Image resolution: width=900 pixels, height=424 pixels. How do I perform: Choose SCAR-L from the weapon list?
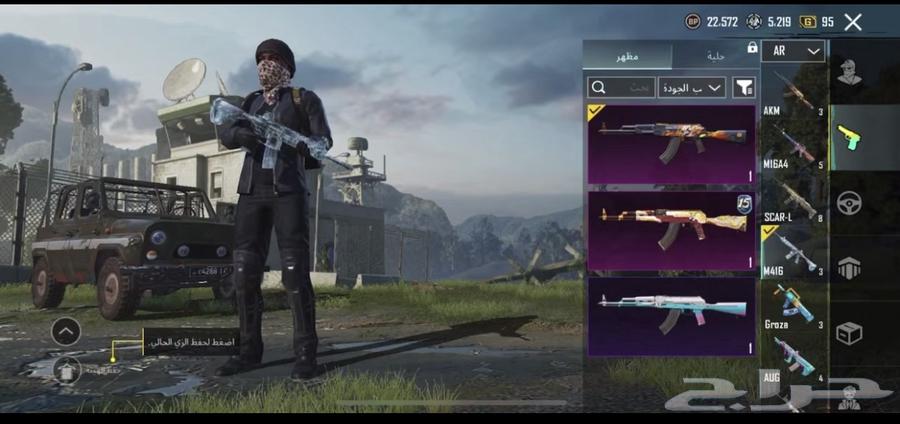tap(794, 200)
